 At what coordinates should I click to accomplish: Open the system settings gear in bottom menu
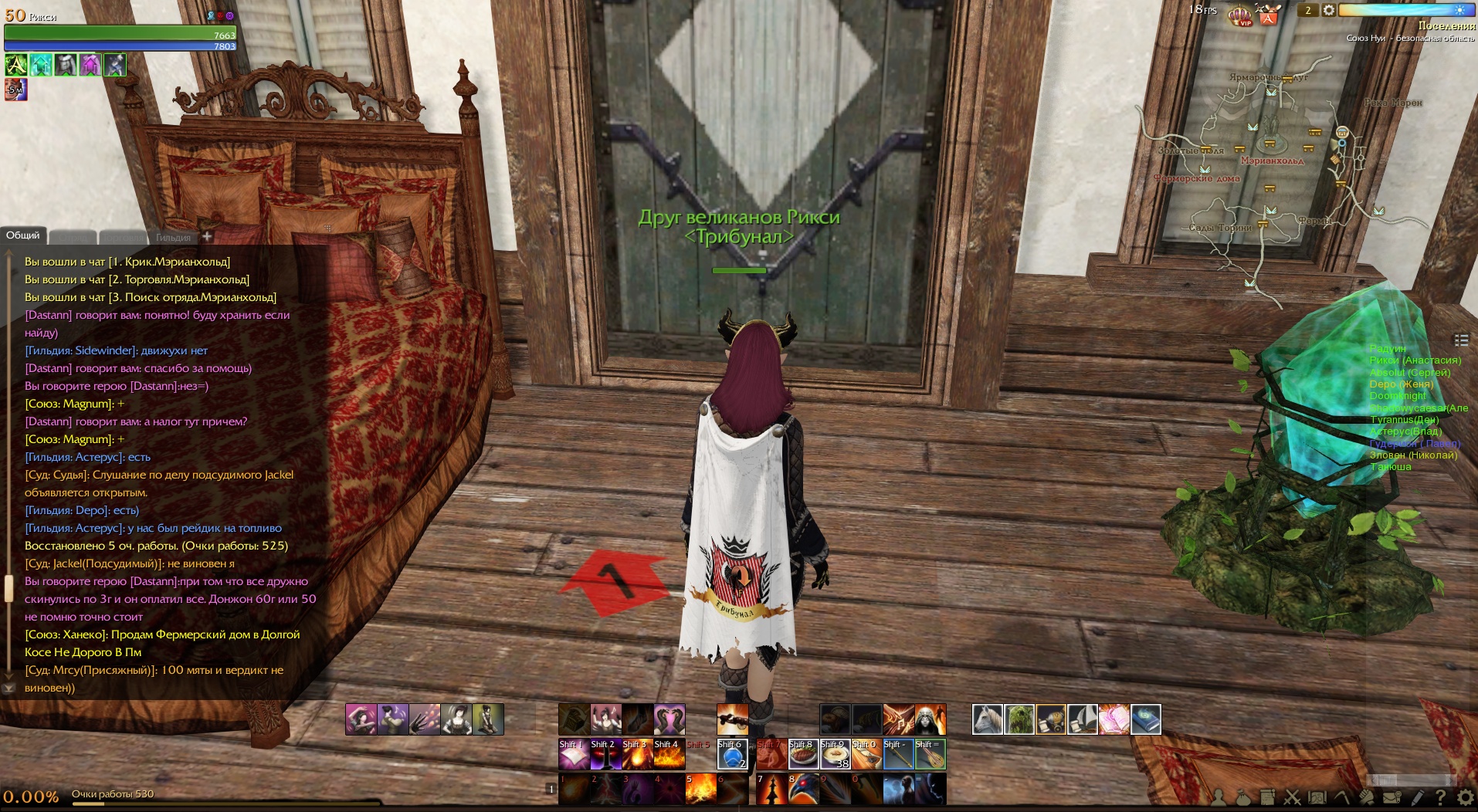click(x=1465, y=797)
